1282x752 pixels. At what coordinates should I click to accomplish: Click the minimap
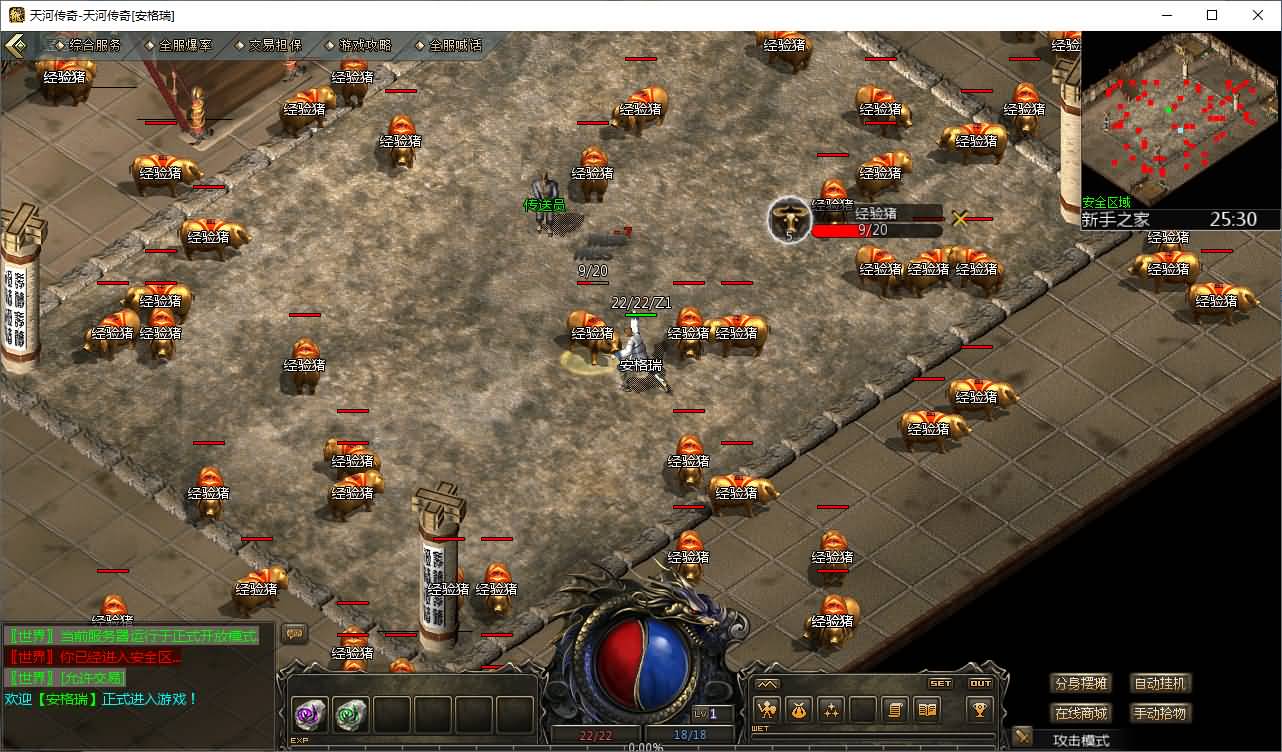pyautogui.click(x=1180, y=119)
